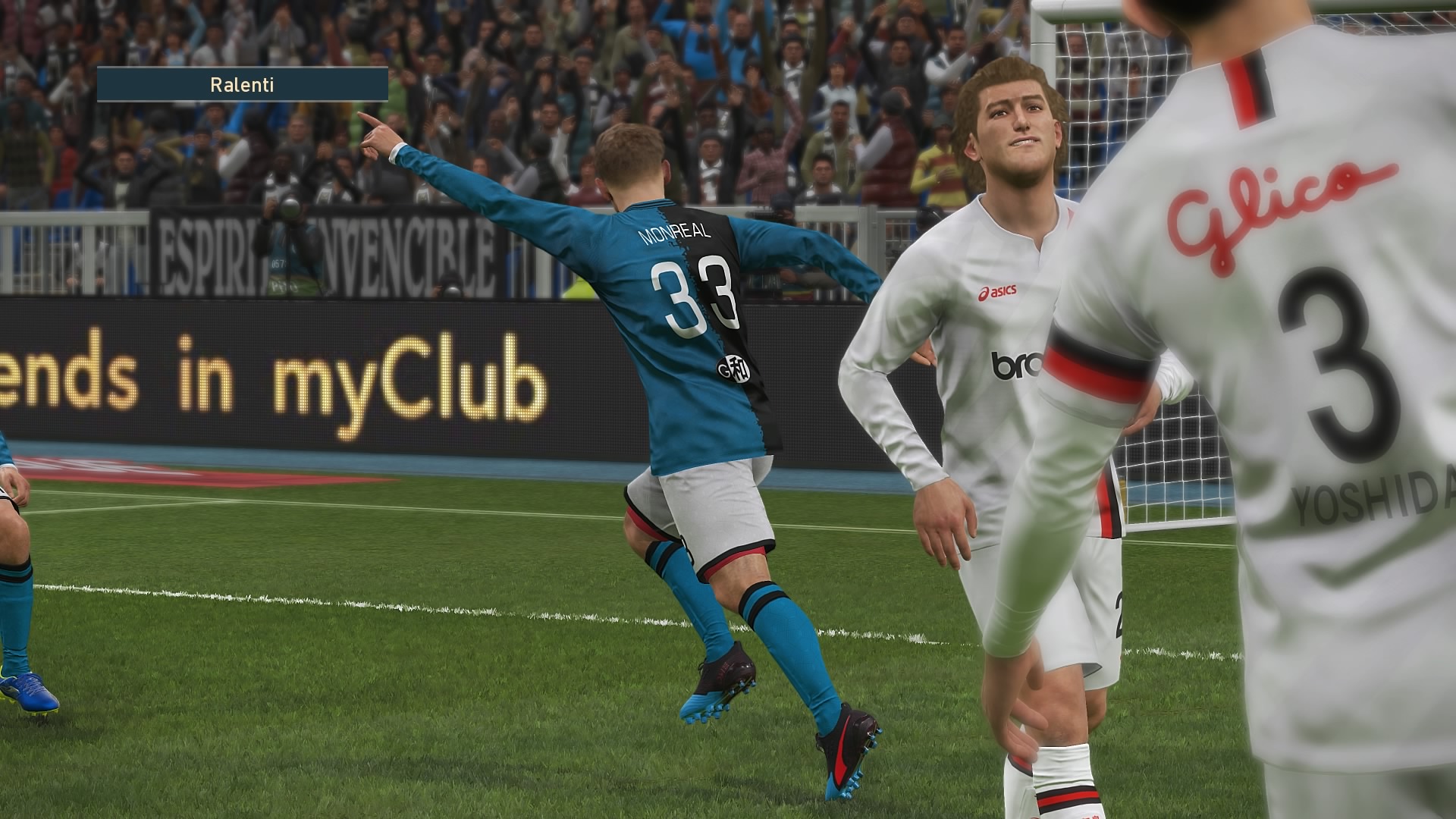
Task: Click the Ralenti replay banner
Action: 242,85
